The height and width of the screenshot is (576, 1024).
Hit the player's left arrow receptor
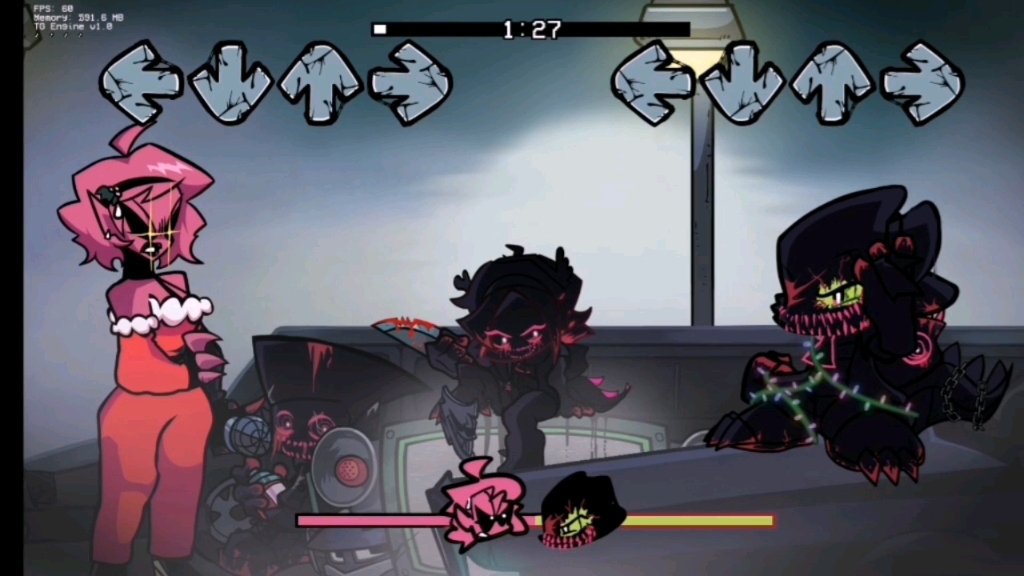pos(653,83)
